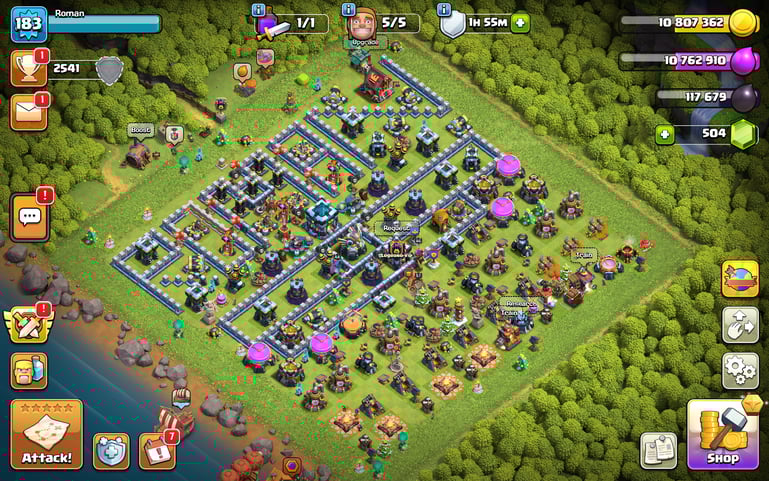Show info for the shield timer
The width and height of the screenshot is (769, 481).
(x=443, y=10)
